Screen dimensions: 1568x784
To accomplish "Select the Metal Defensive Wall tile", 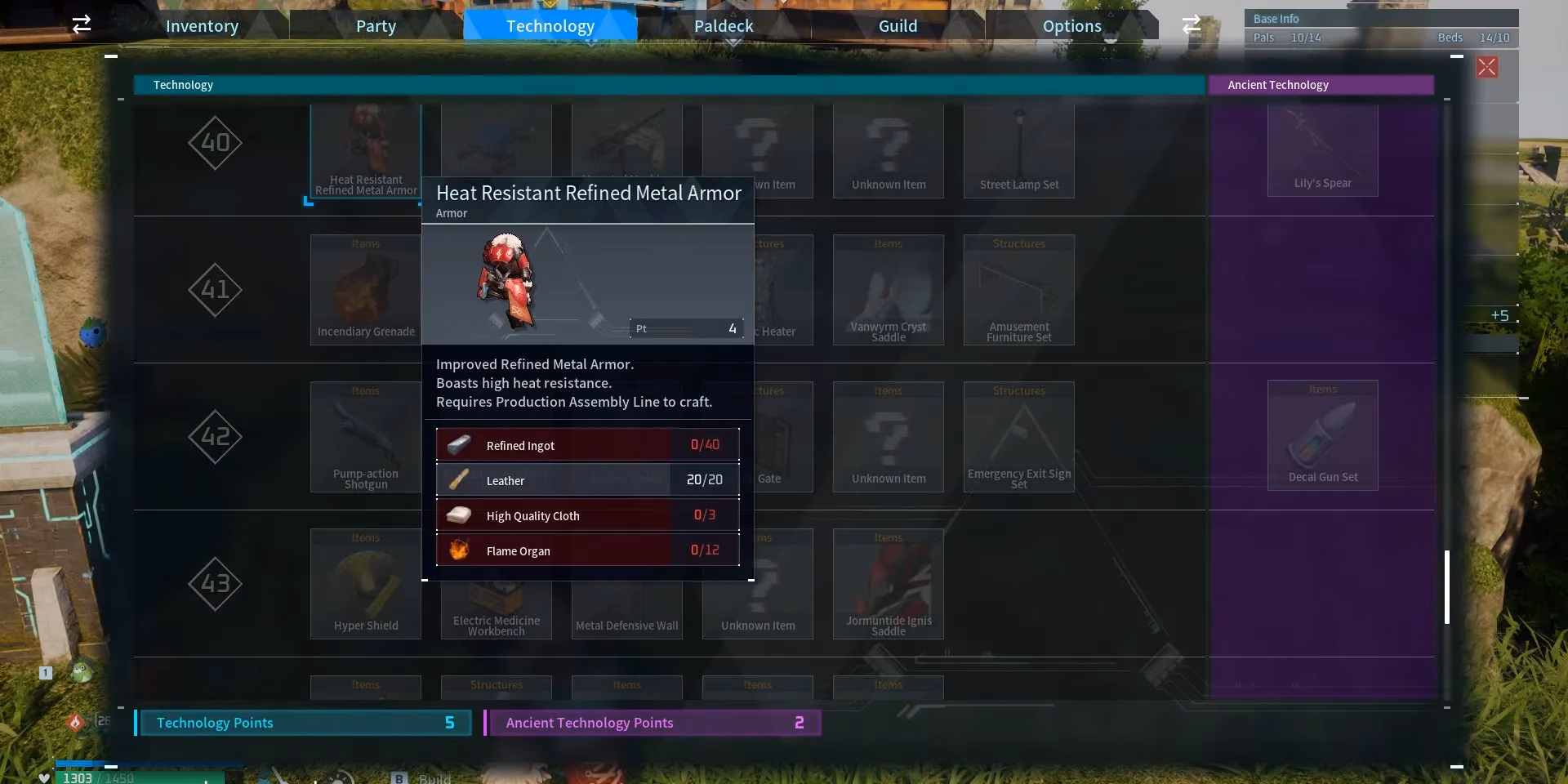I will pos(626,612).
